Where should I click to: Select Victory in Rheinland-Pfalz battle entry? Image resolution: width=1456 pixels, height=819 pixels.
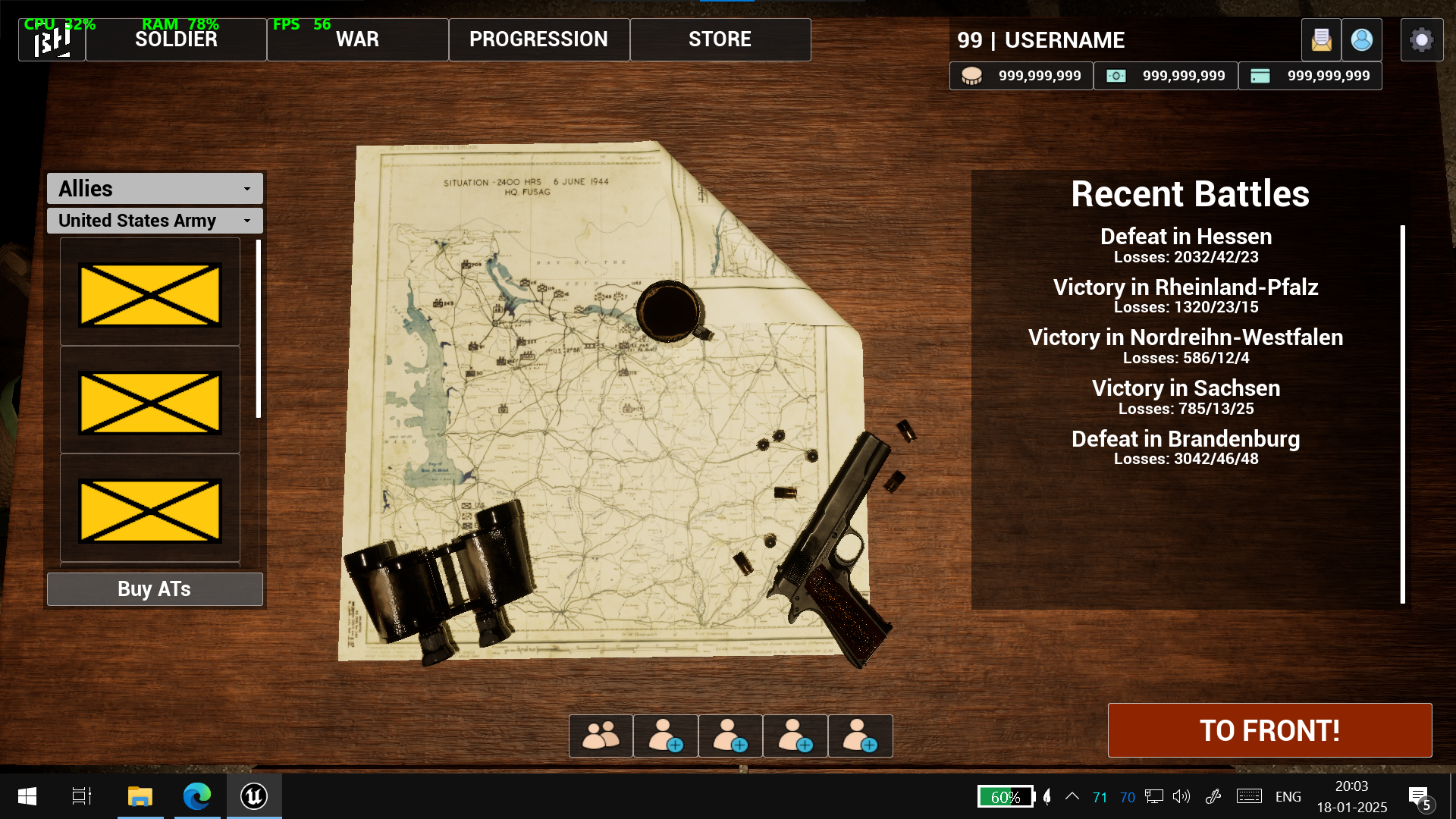coord(1185,296)
